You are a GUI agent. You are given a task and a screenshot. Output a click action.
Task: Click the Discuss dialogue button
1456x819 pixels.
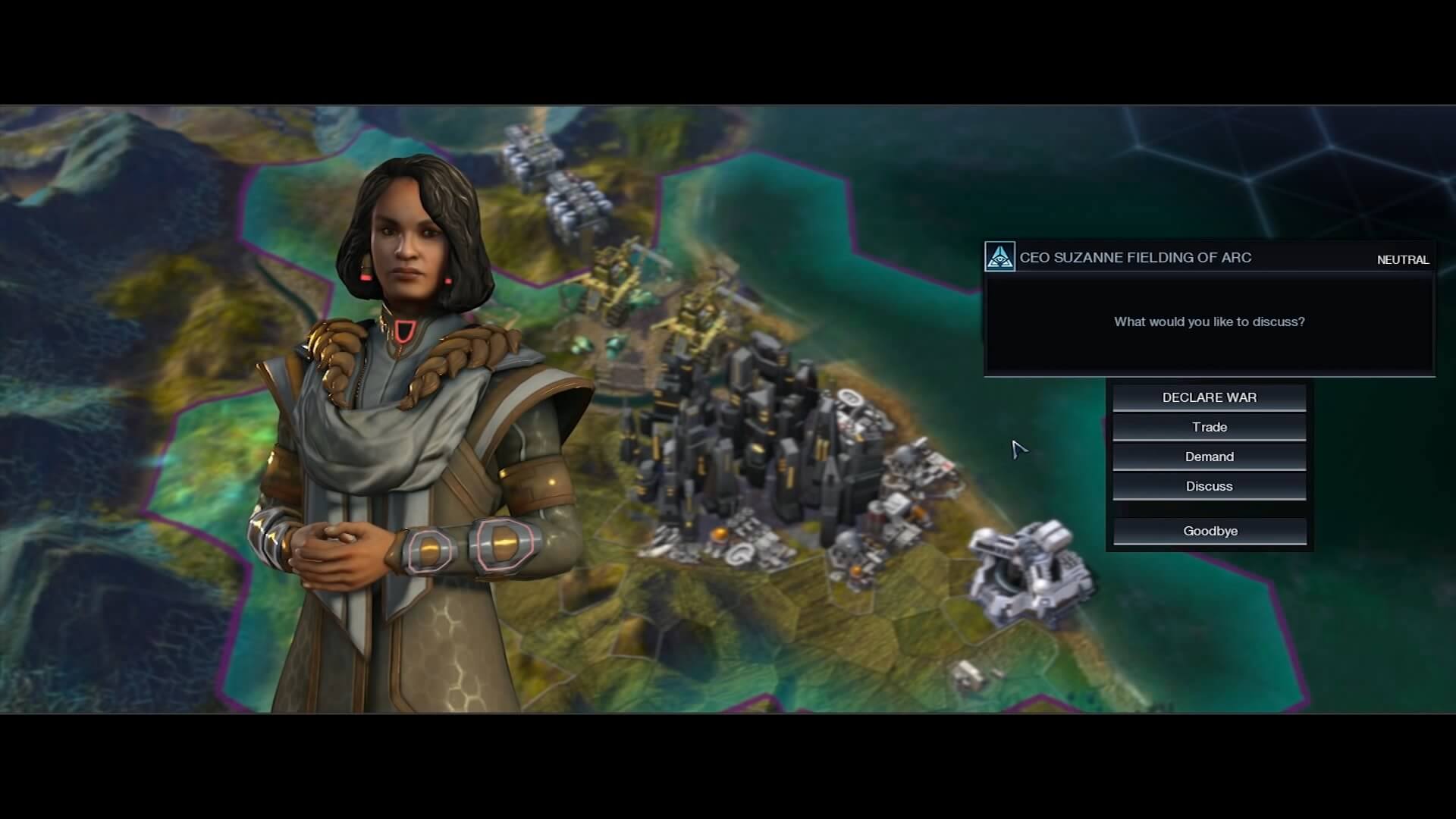click(1209, 486)
